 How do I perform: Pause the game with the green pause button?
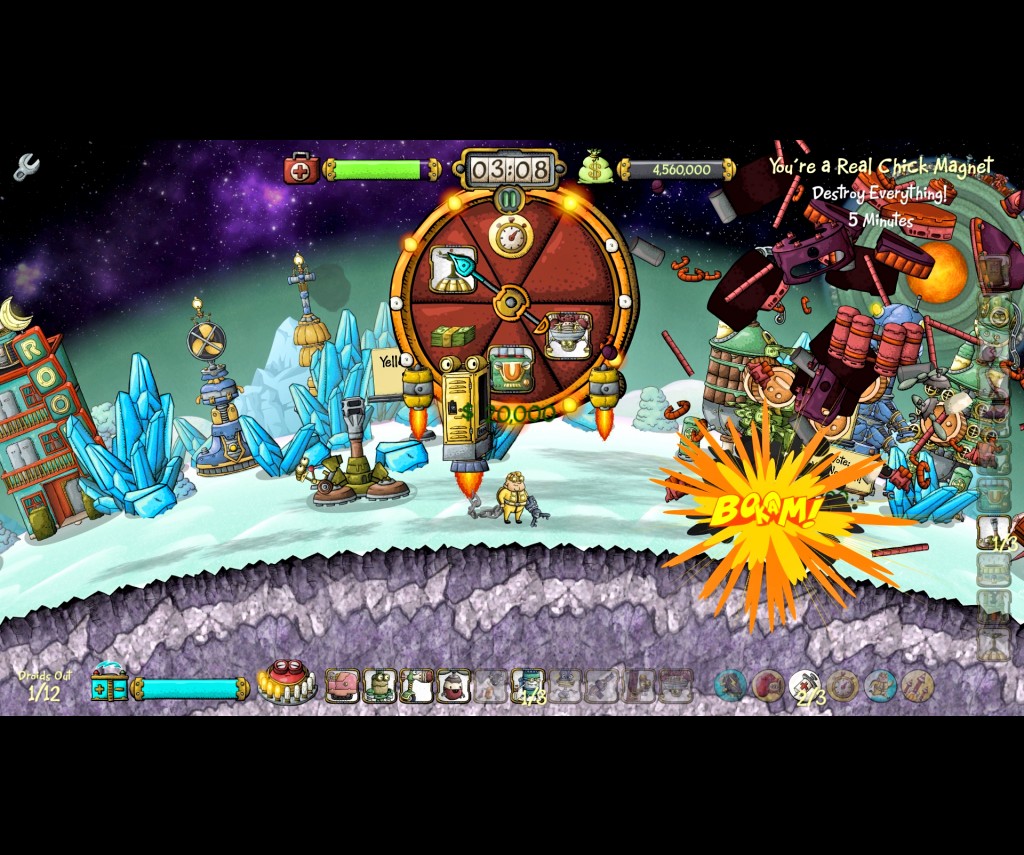[510, 200]
